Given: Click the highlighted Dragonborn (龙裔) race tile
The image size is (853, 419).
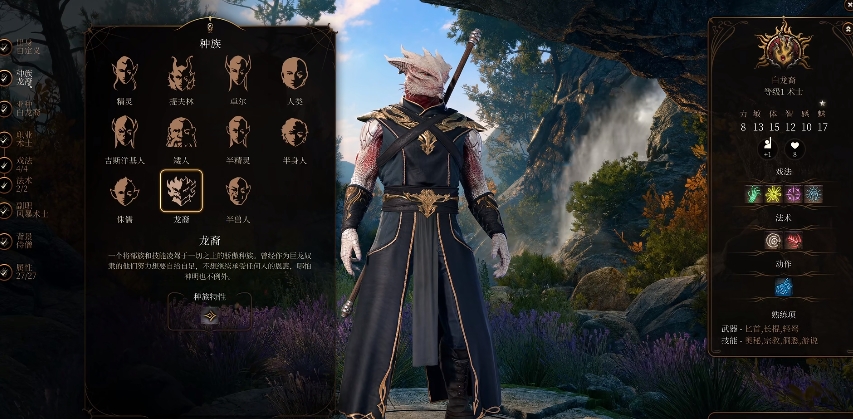Looking at the screenshot, I should (181, 190).
